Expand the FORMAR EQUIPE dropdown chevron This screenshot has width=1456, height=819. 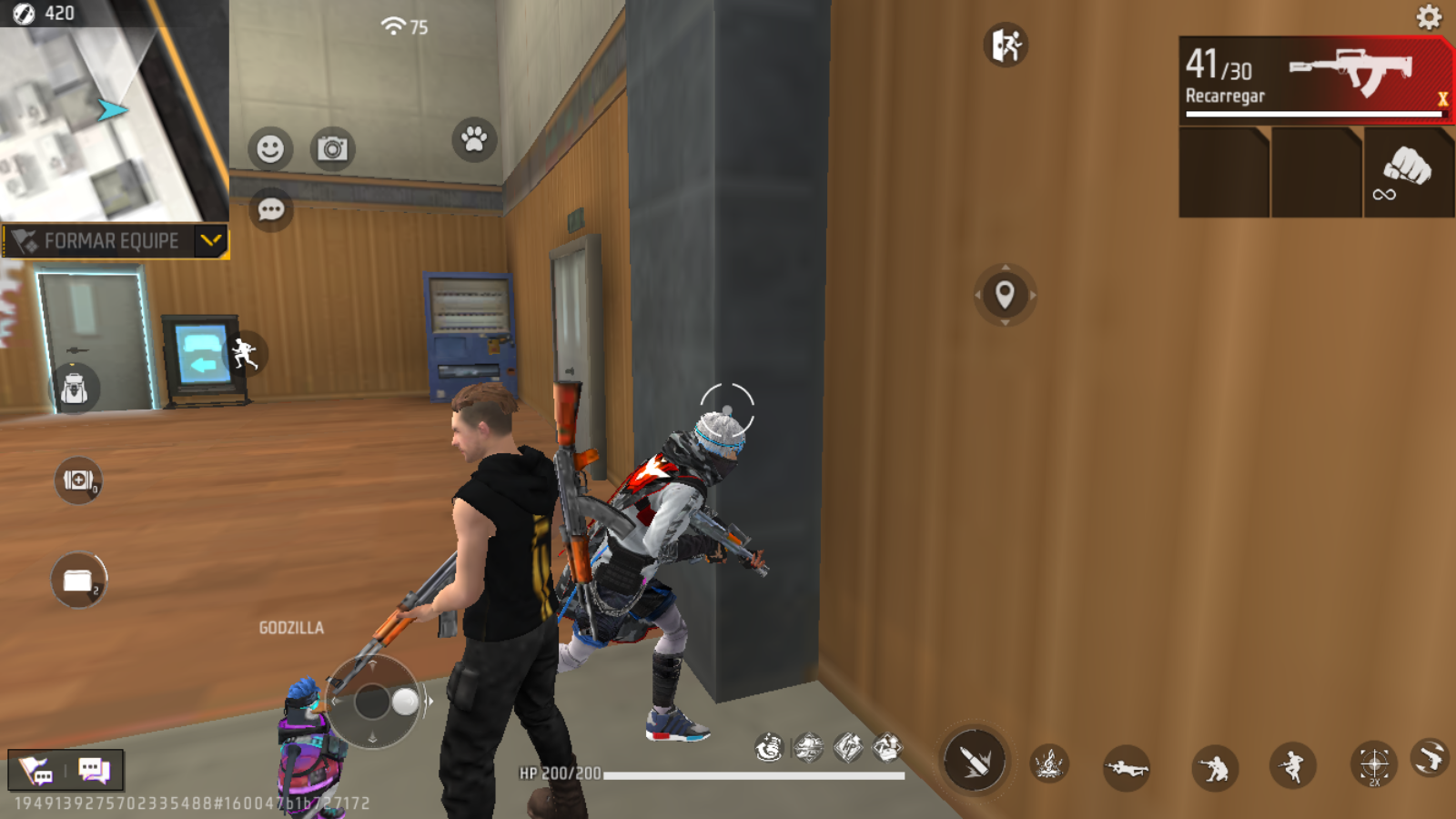click(x=211, y=242)
